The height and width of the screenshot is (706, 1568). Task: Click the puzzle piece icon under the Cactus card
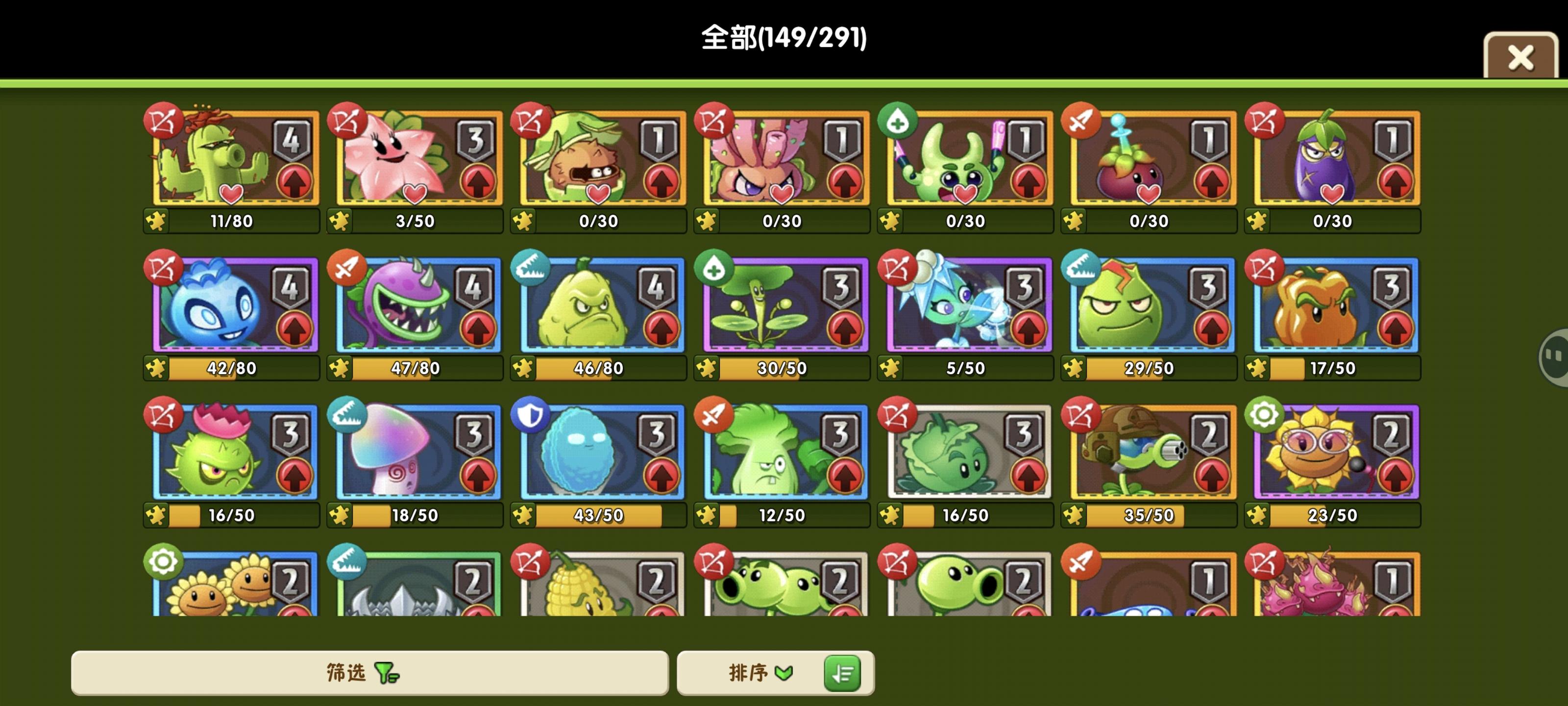click(157, 222)
